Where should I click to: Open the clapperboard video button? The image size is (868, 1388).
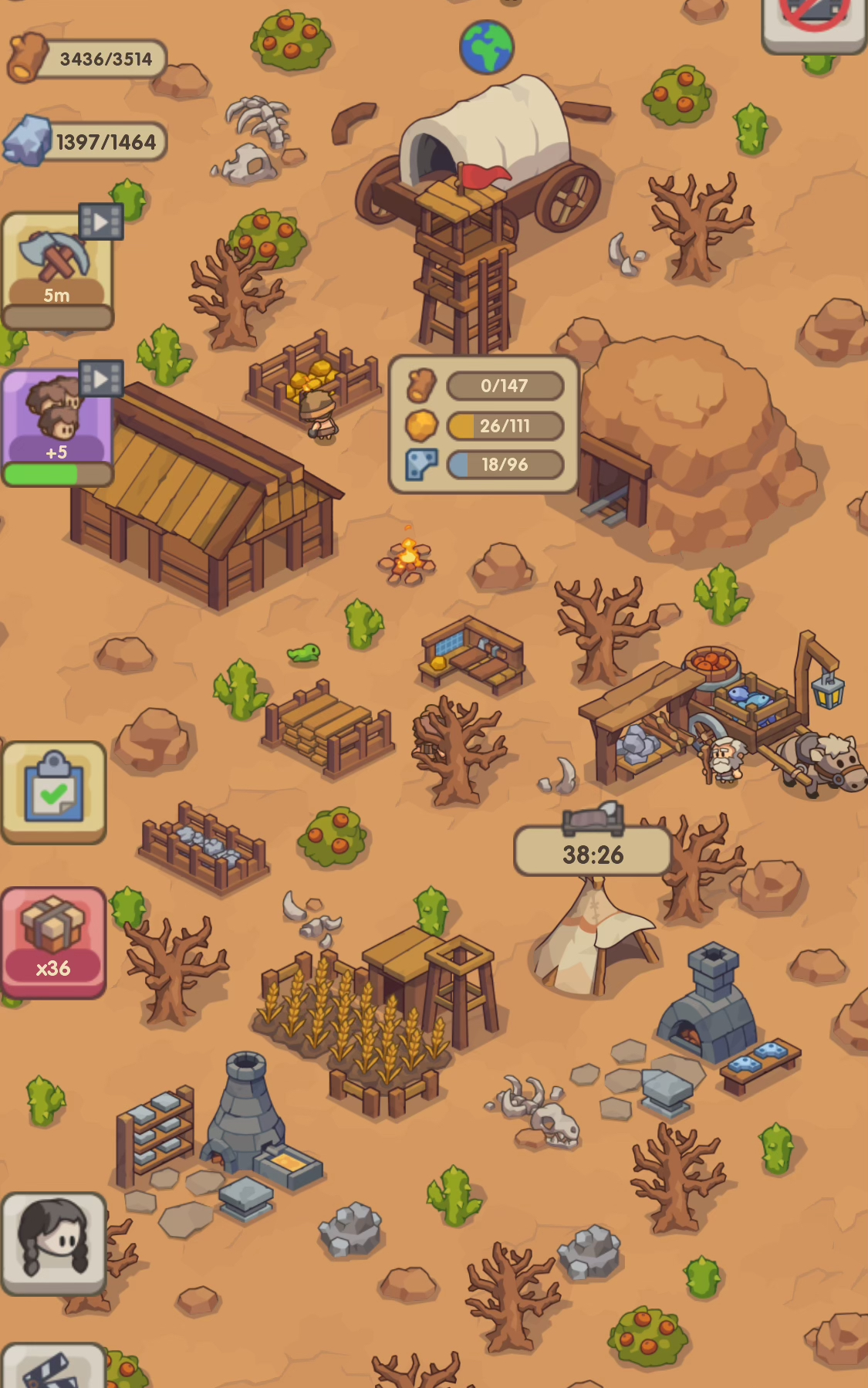point(52,1368)
